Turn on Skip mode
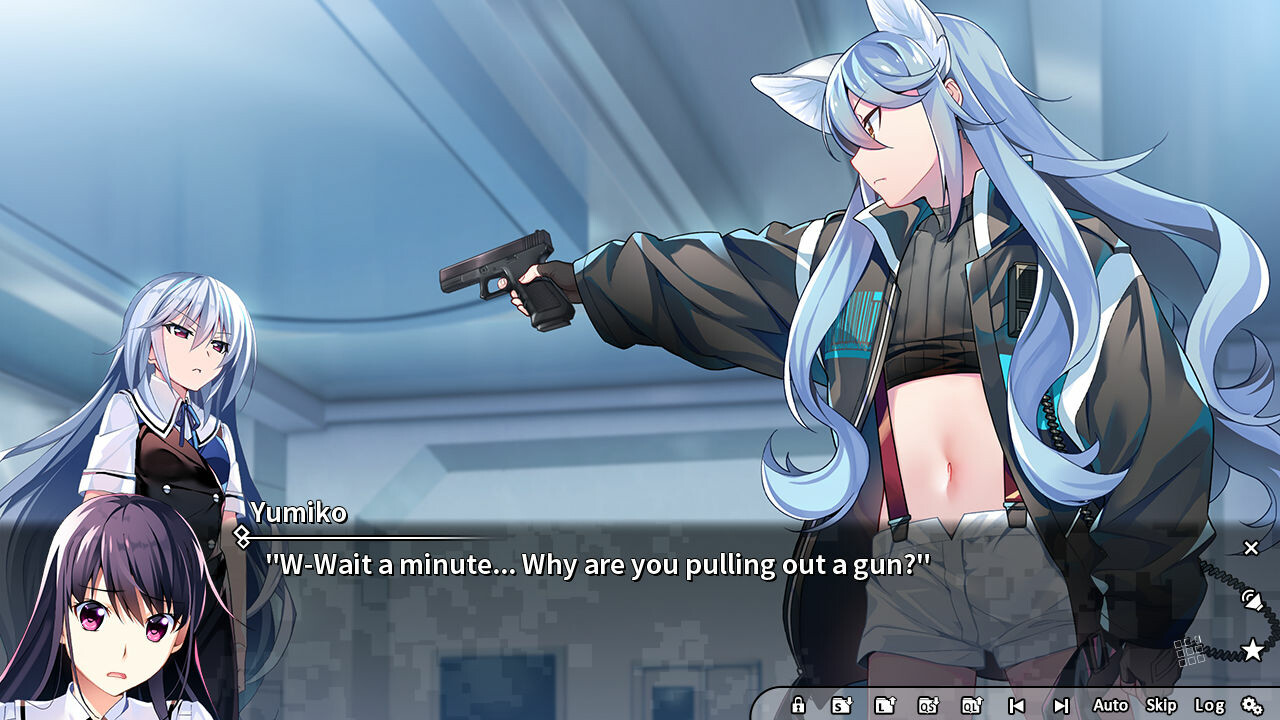This screenshot has width=1280, height=720. [x=1161, y=705]
